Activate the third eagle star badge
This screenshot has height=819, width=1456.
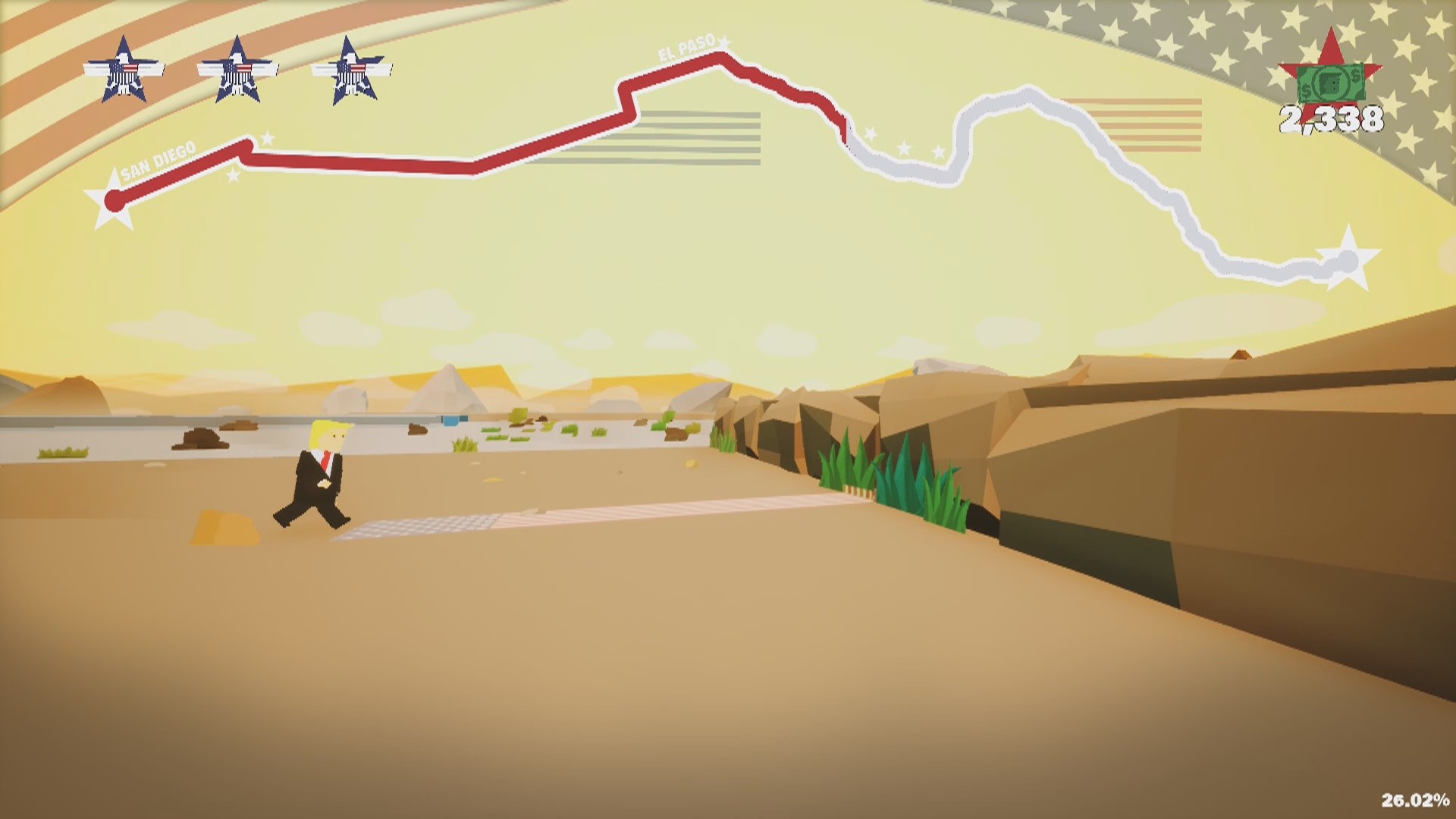(x=350, y=72)
